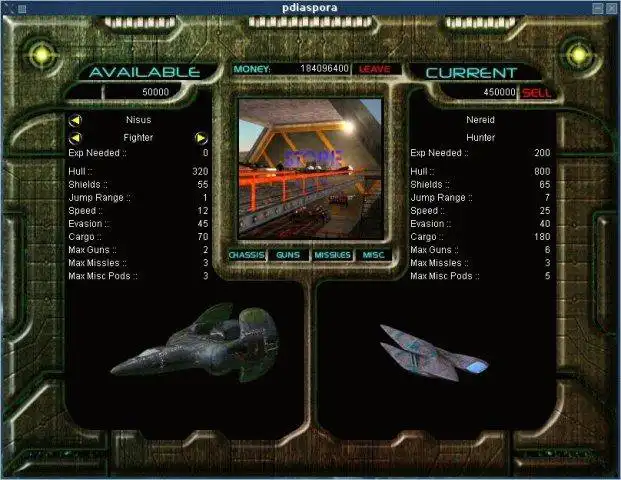The height and width of the screenshot is (480, 621).
Task: Go to previous ship class before Fighter
Action: point(75,137)
